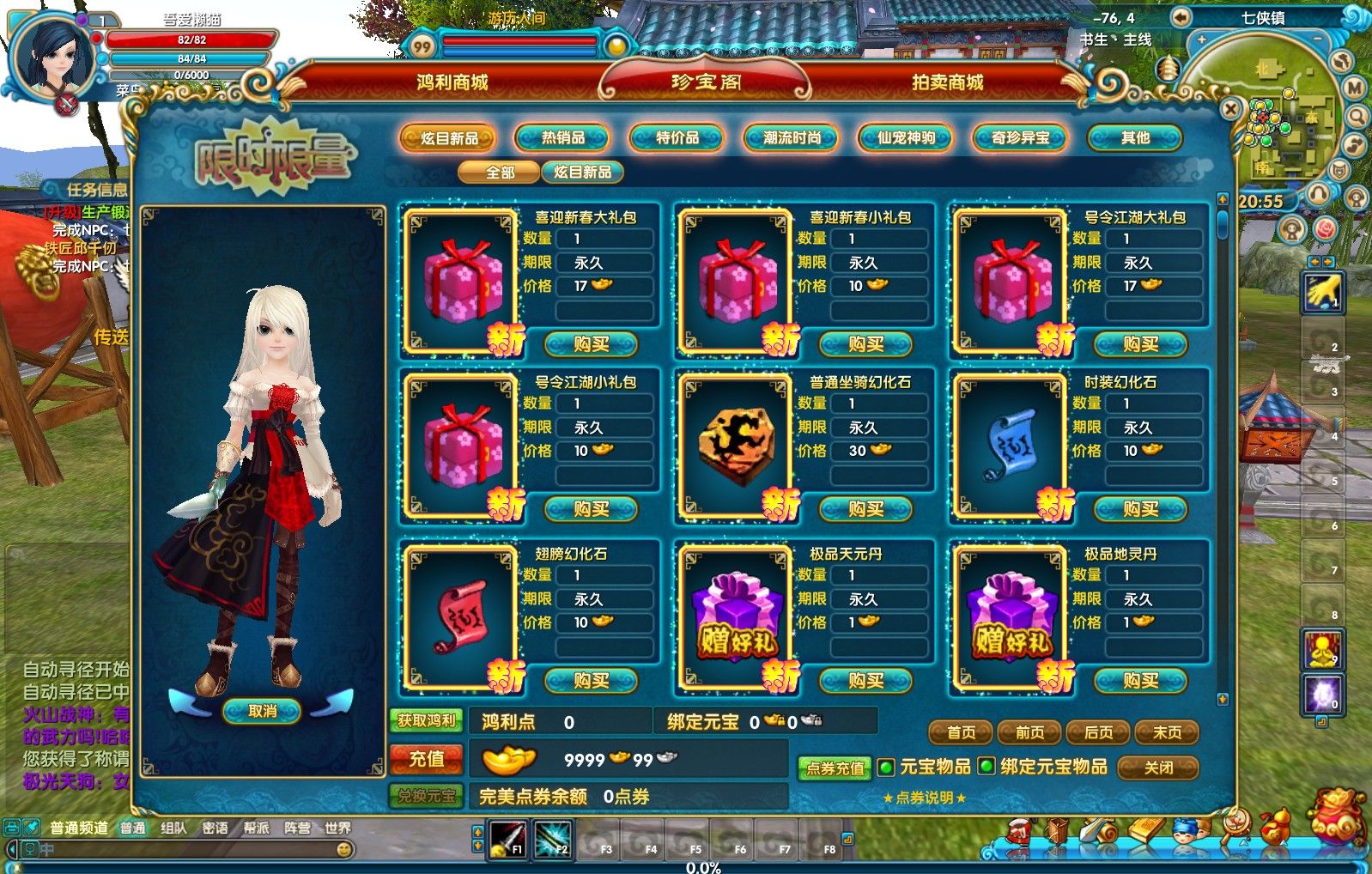Screen dimensions: 1372x874
Task: Open the 世界 chat channel tab
Action: [x=337, y=828]
